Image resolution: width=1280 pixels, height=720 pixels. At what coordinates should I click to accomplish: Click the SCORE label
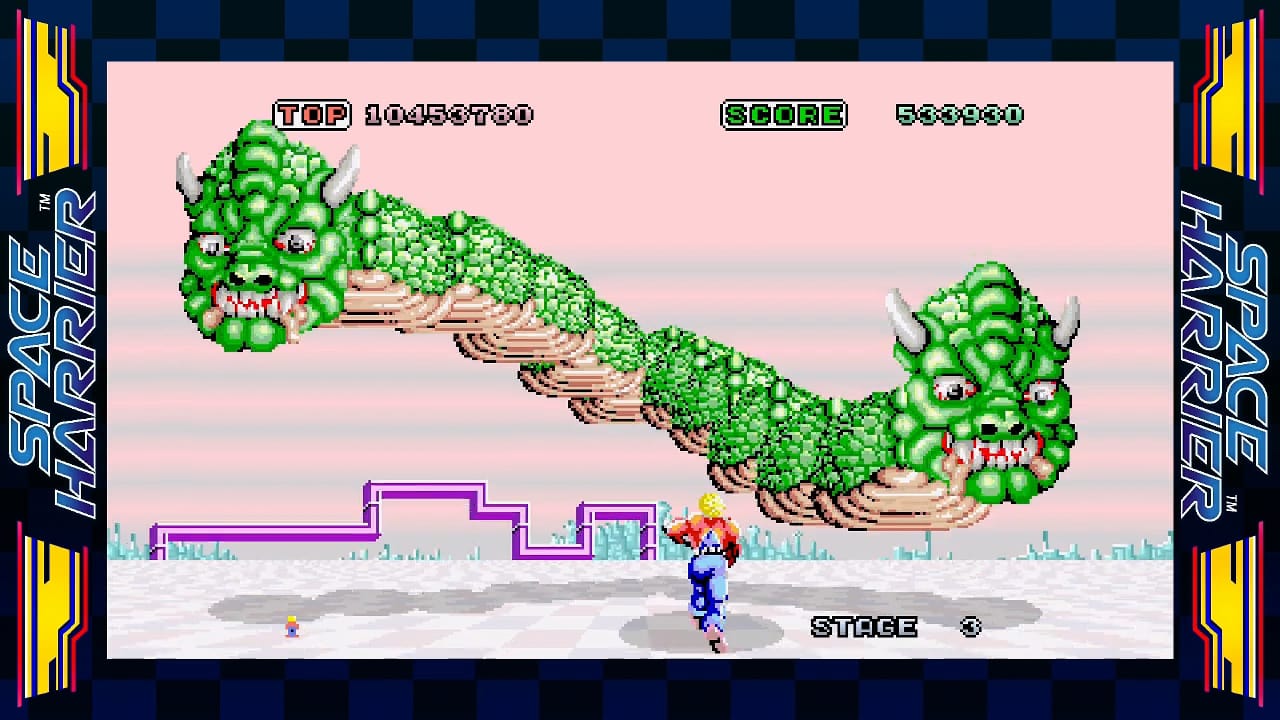pyautogui.click(x=784, y=115)
